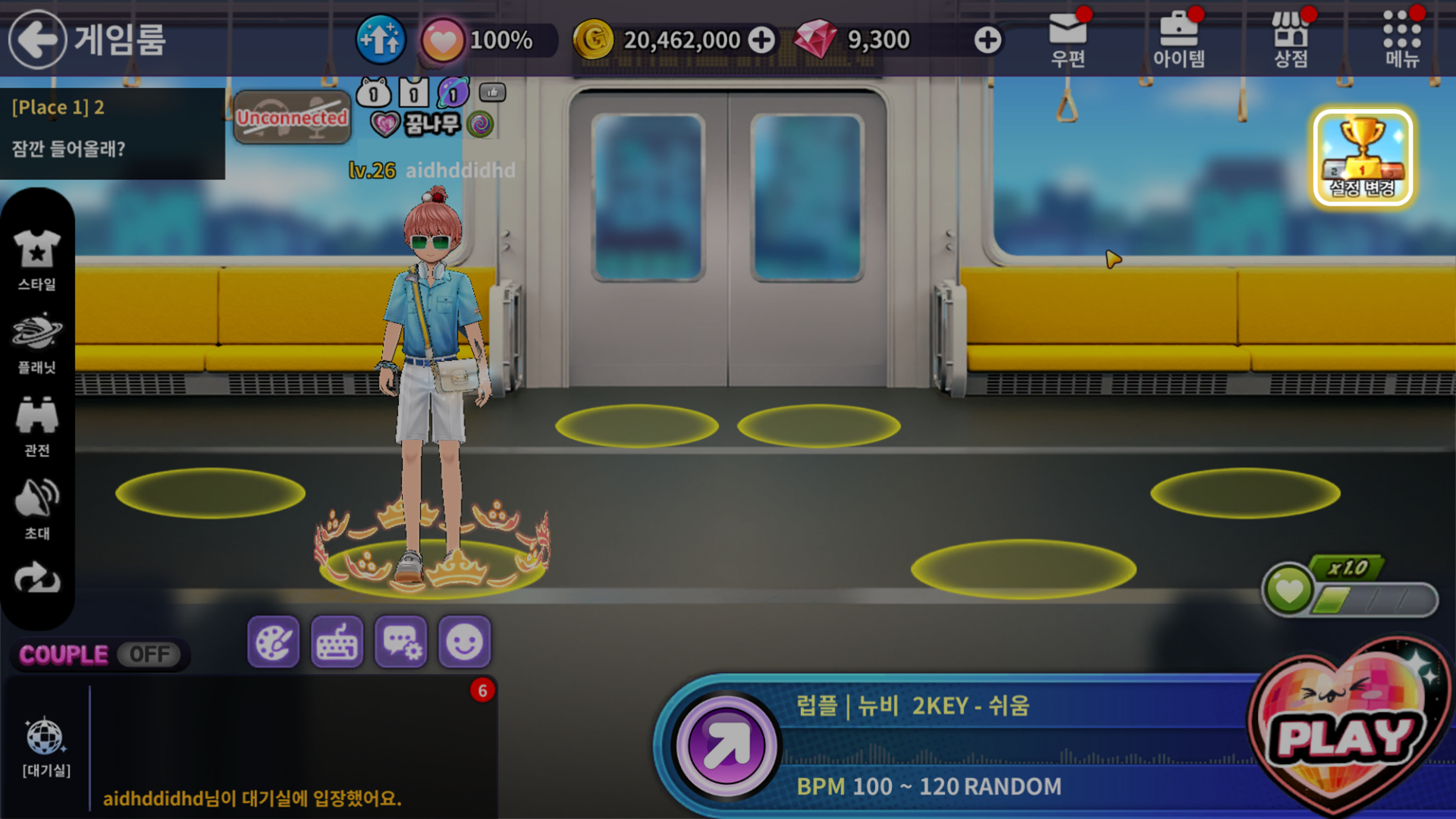Open the 아이템 item bag

pyautogui.click(x=1178, y=39)
